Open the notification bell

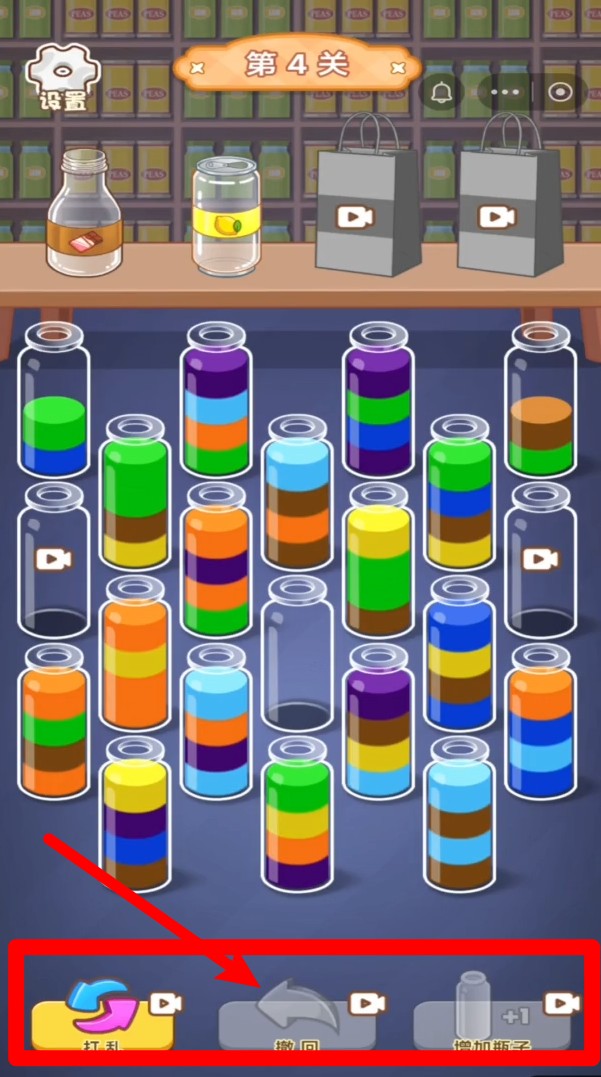[x=441, y=92]
